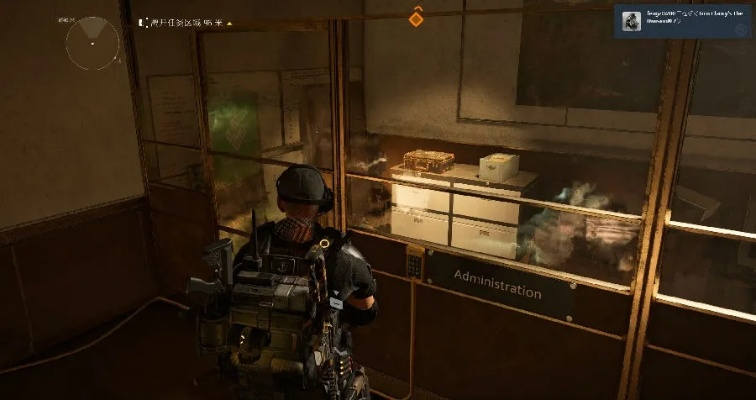Viewport: 756px width, 400px height.
Task: Select the mission objective tracker text
Action: coord(189,21)
